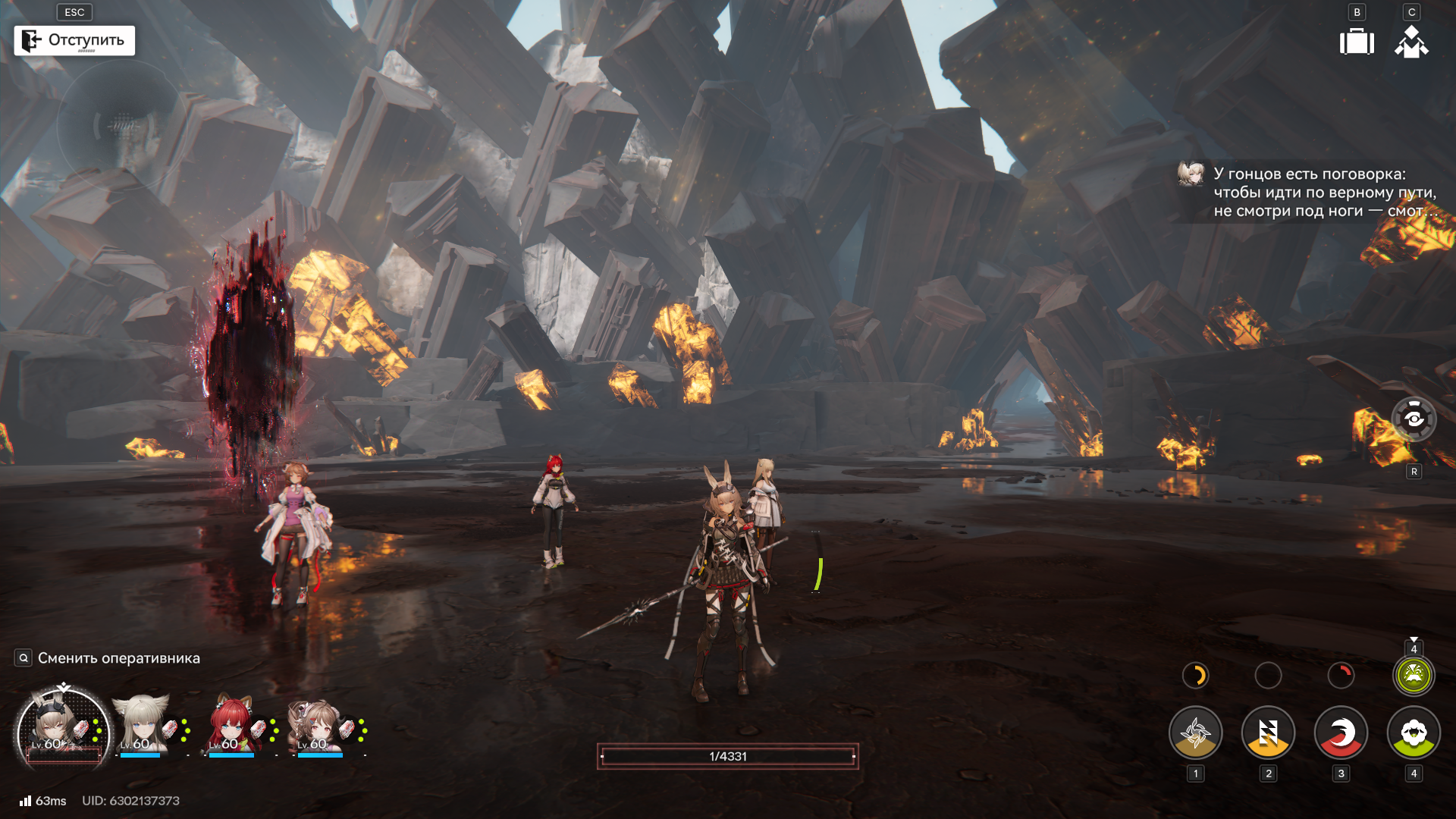Viewport: 1456px width, 819px height.
Task: Select the rabbit-eared operator portrait
Action: click(62, 730)
